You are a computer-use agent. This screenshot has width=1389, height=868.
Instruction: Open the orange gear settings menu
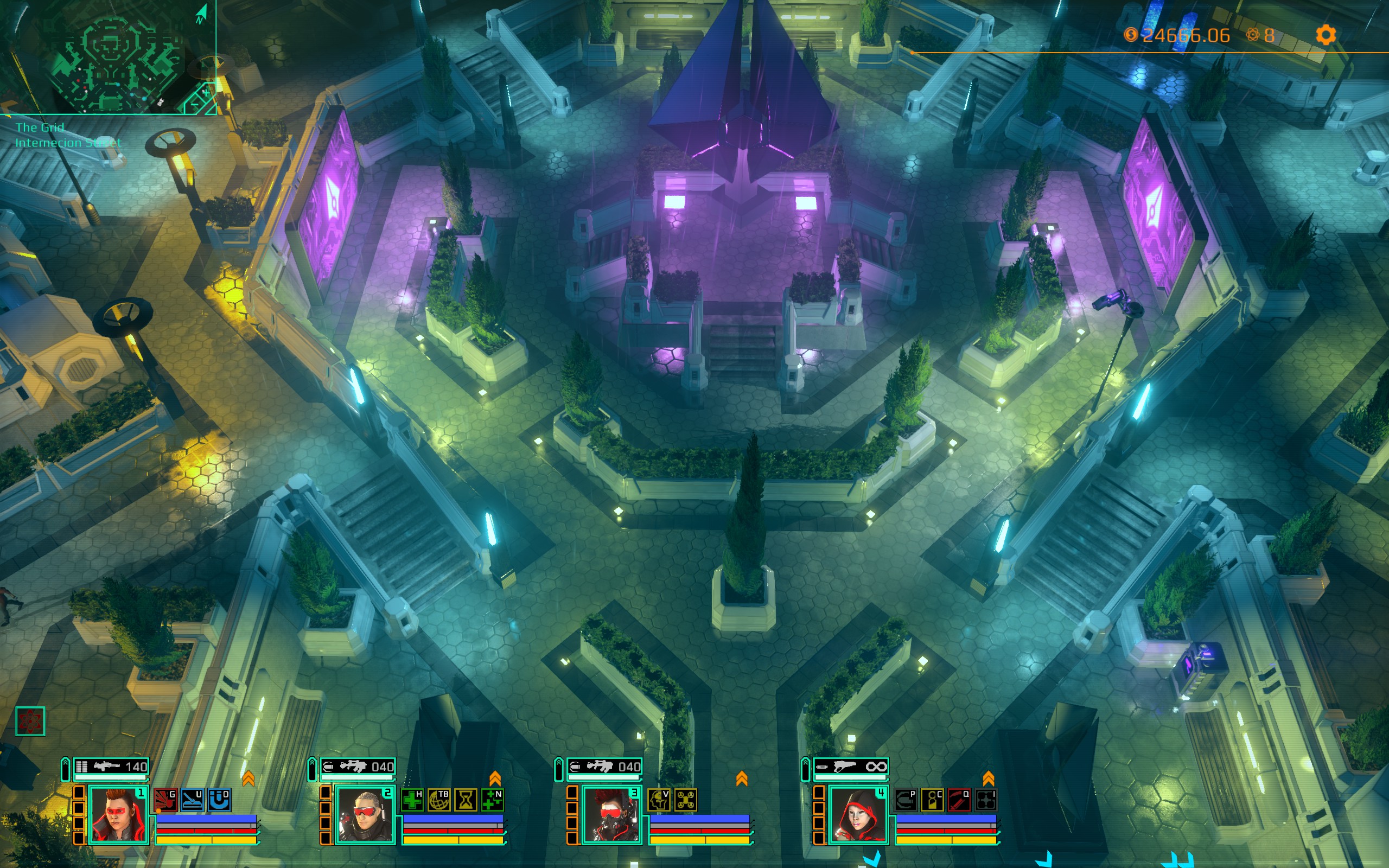pos(1326,36)
